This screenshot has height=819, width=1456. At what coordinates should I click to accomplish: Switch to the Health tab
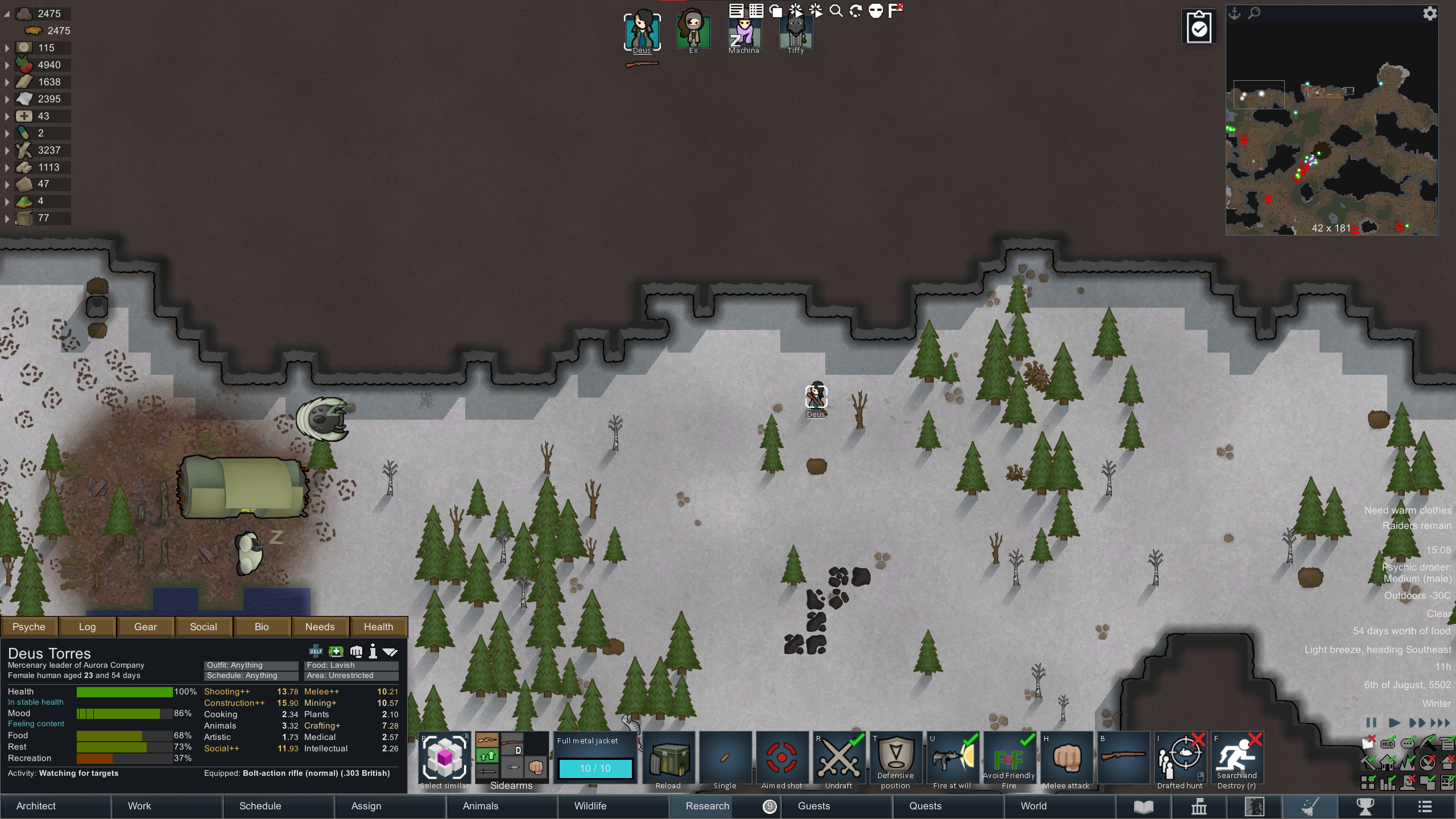coord(378,627)
